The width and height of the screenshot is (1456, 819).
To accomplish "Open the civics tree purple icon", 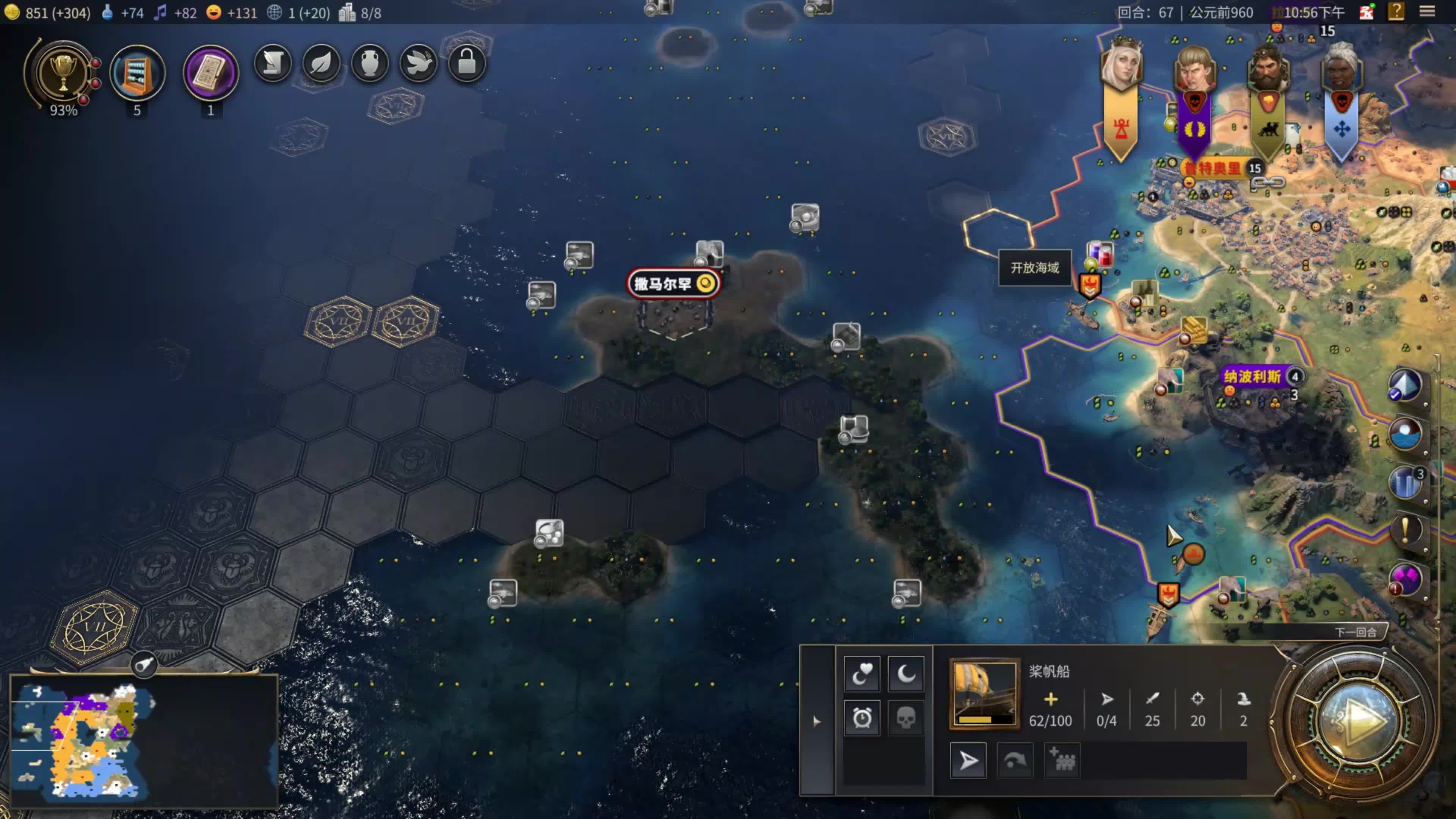I will tap(210, 72).
